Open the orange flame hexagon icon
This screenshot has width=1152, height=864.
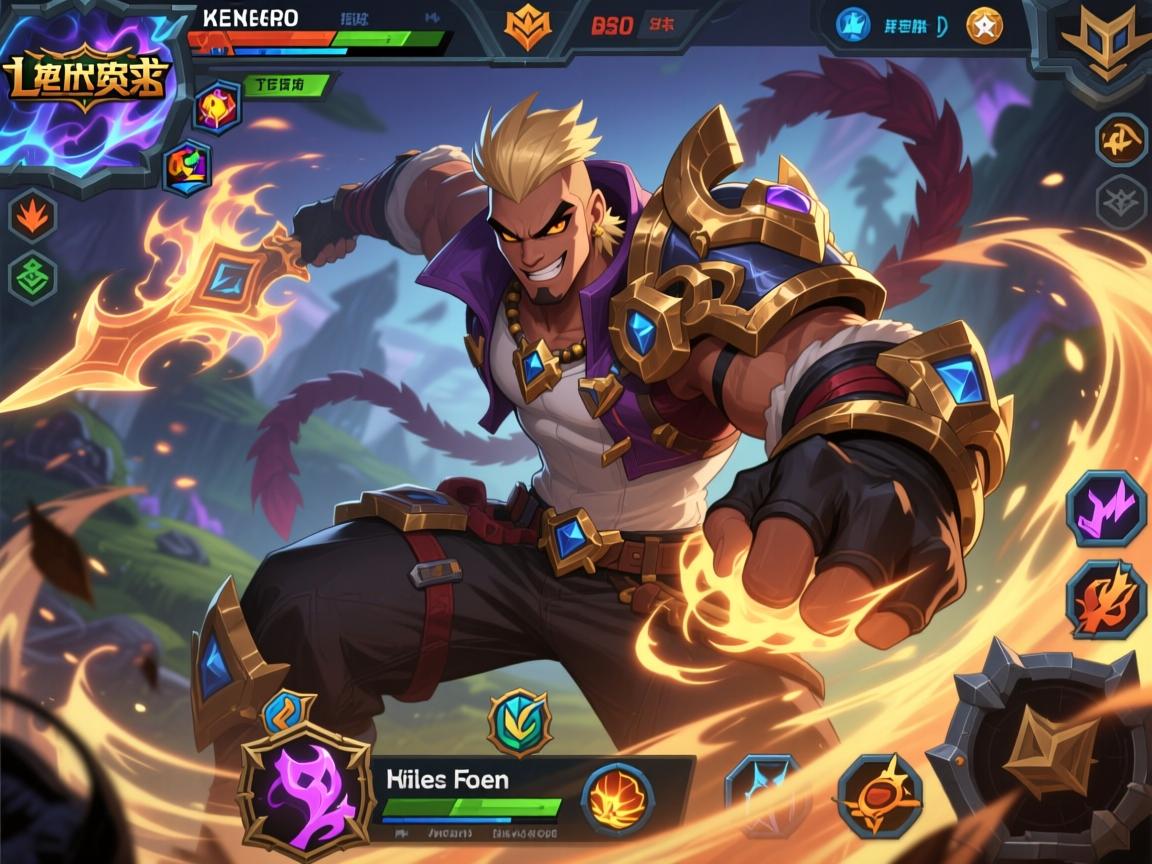click(33, 215)
